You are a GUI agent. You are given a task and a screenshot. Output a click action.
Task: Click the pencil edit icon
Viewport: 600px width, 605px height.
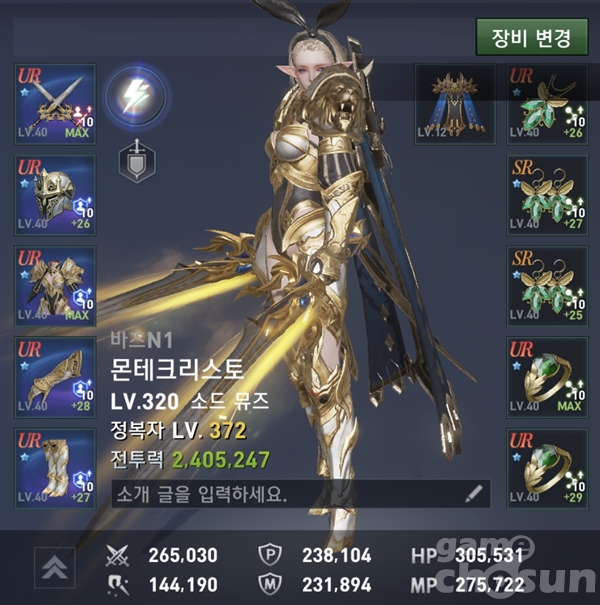pos(474,494)
